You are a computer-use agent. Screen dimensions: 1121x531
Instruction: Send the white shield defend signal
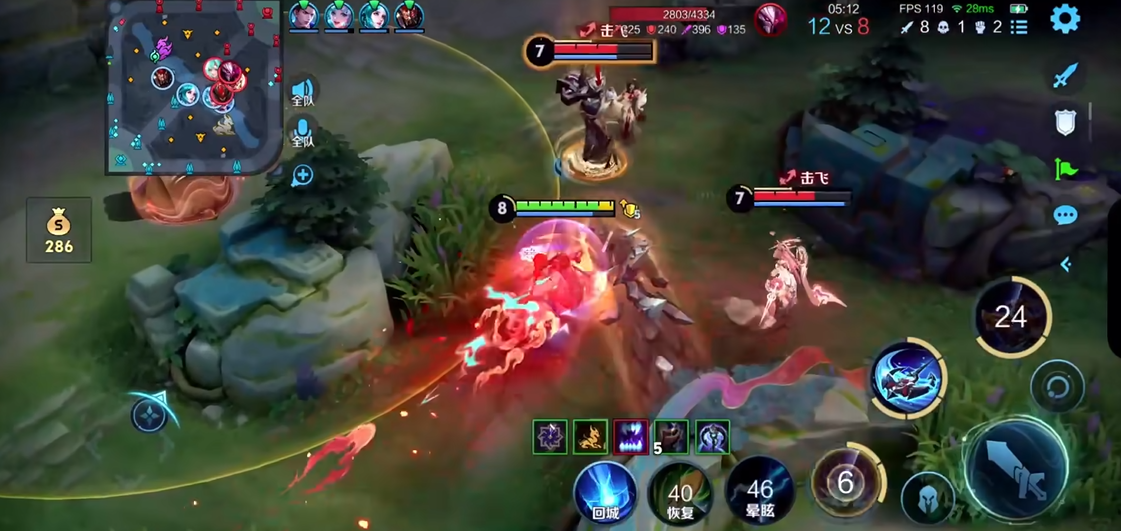click(x=1066, y=122)
